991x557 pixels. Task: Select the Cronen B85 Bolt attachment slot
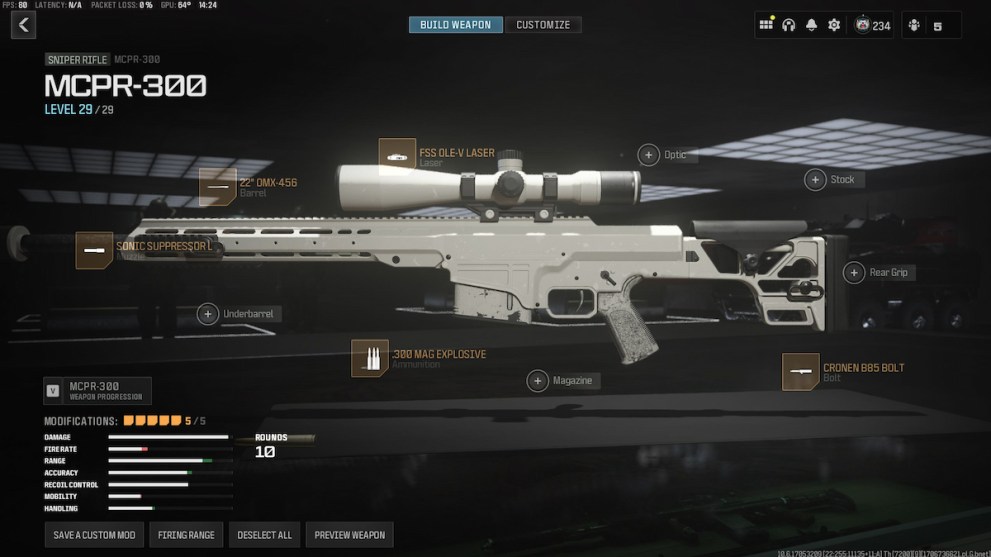click(801, 372)
